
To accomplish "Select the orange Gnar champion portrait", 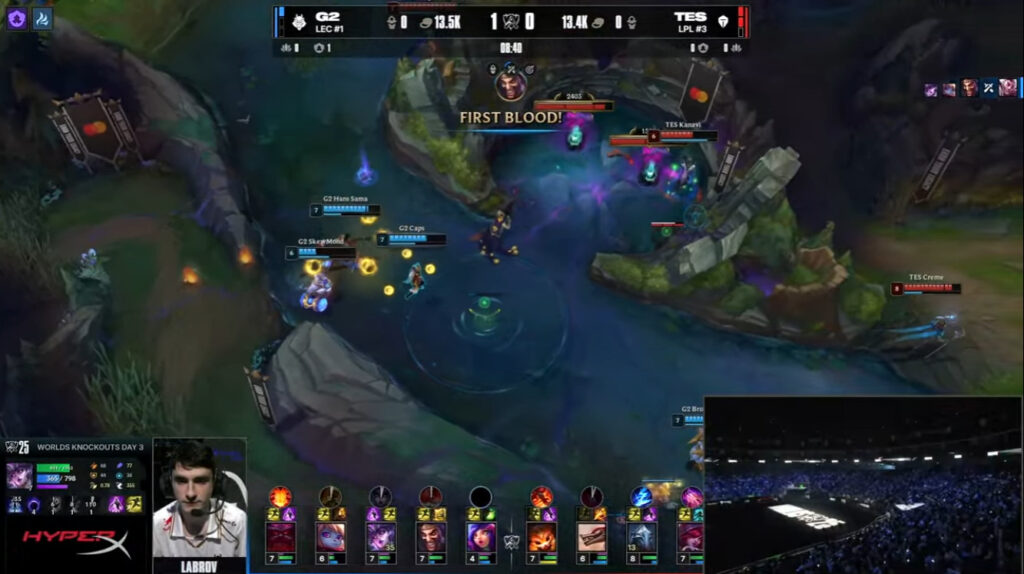I will (541, 536).
